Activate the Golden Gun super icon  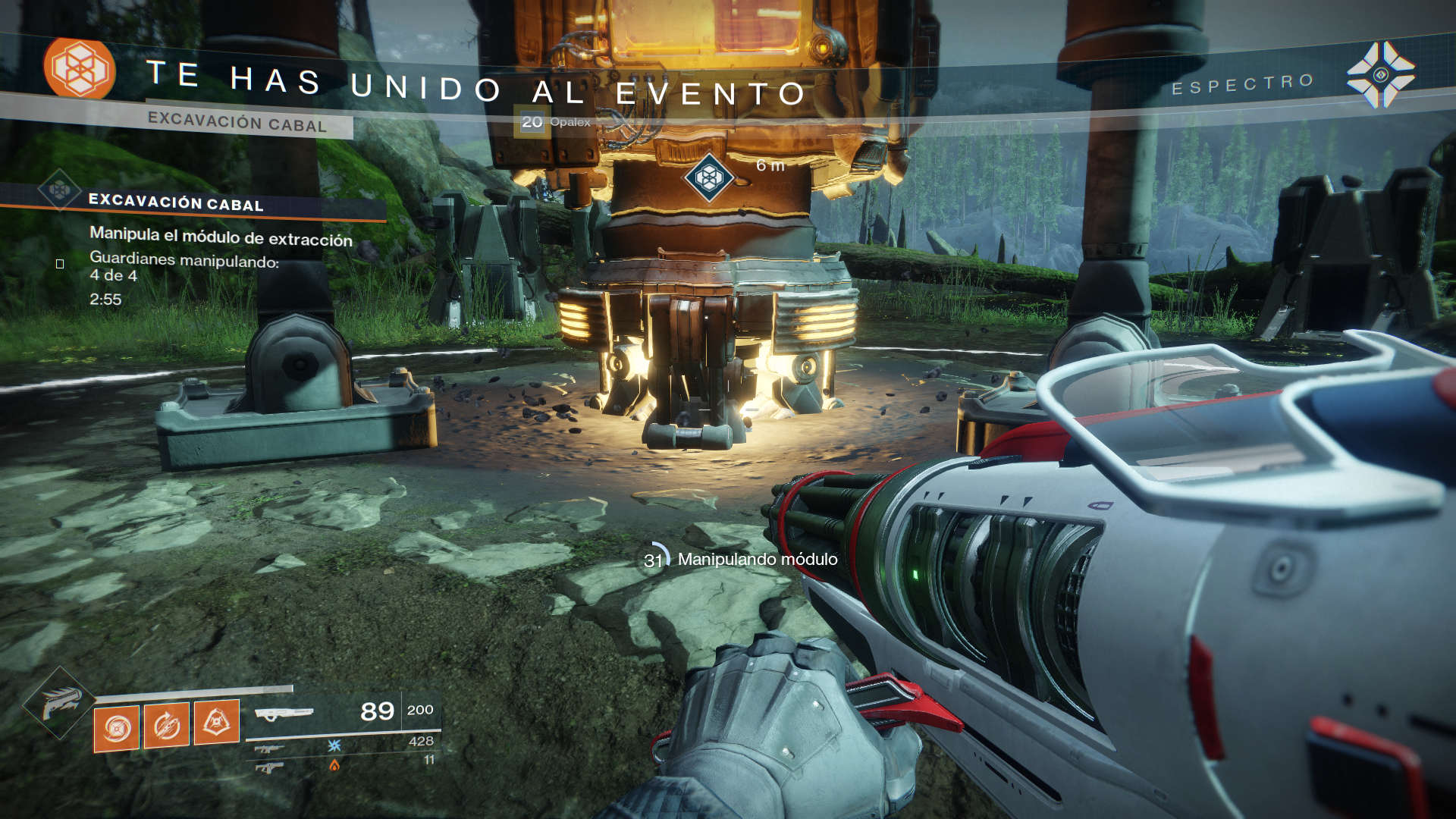click(59, 703)
